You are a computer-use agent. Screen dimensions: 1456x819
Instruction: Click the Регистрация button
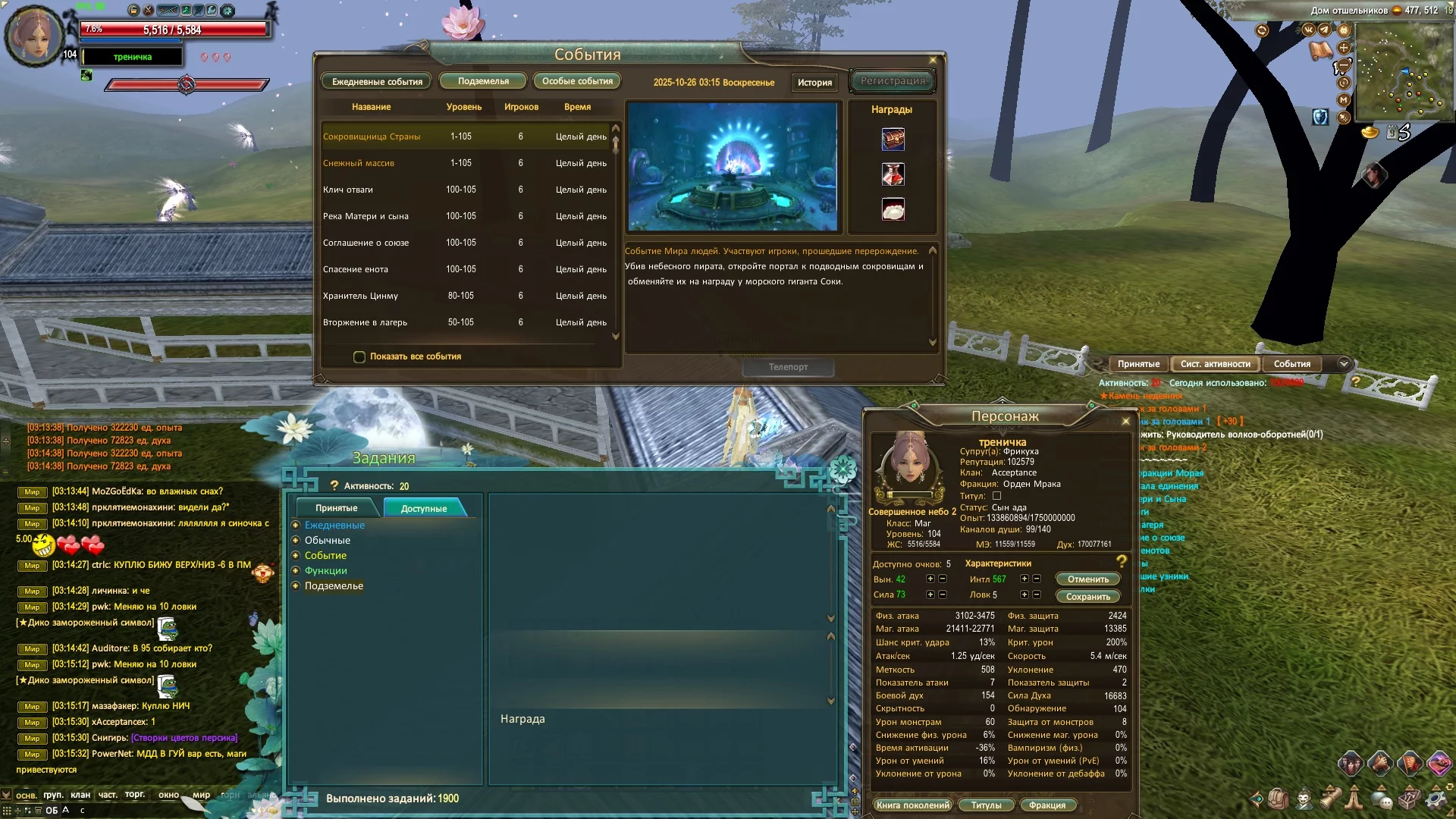pos(893,81)
